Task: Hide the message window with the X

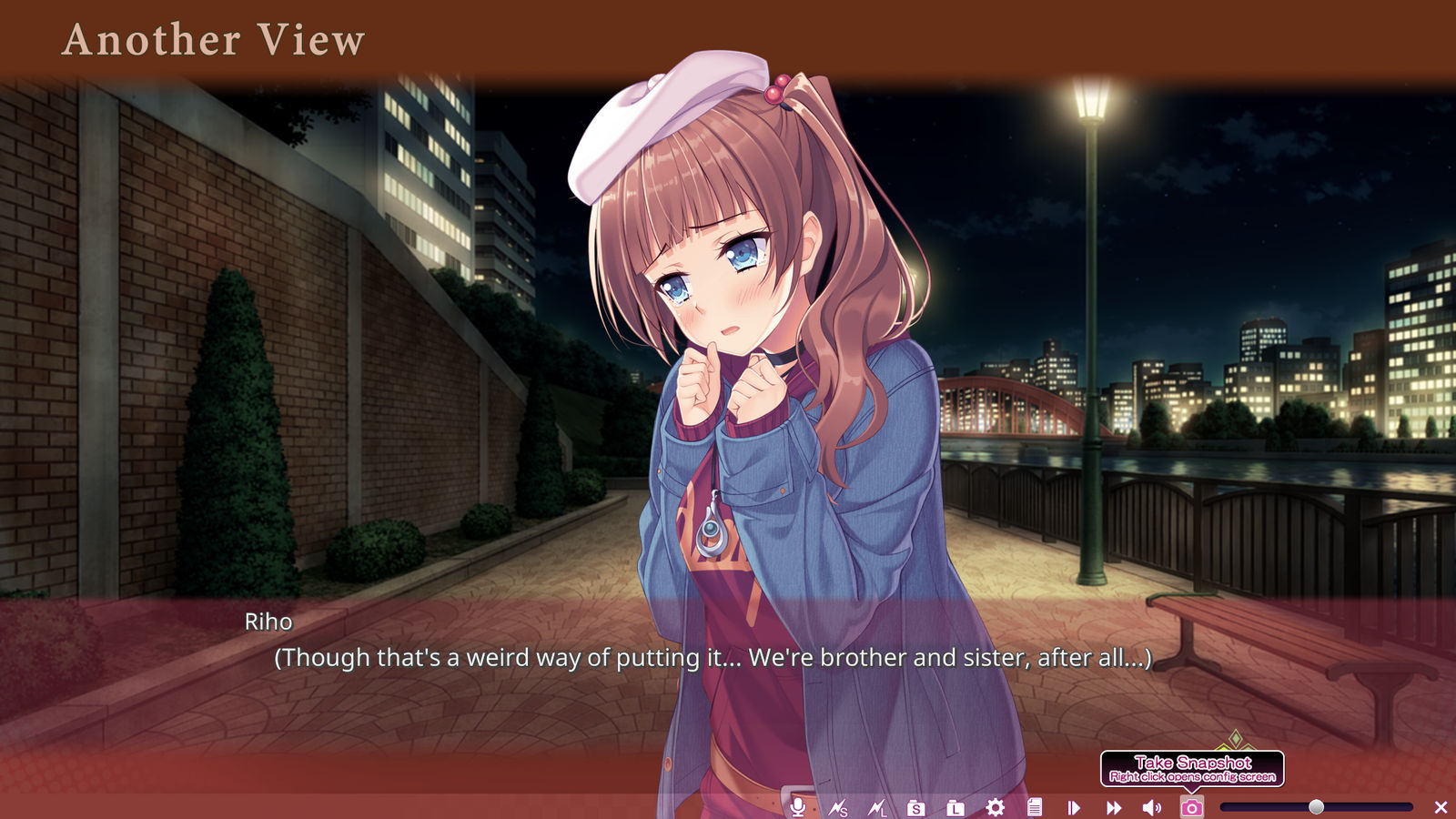Action: tap(1441, 807)
